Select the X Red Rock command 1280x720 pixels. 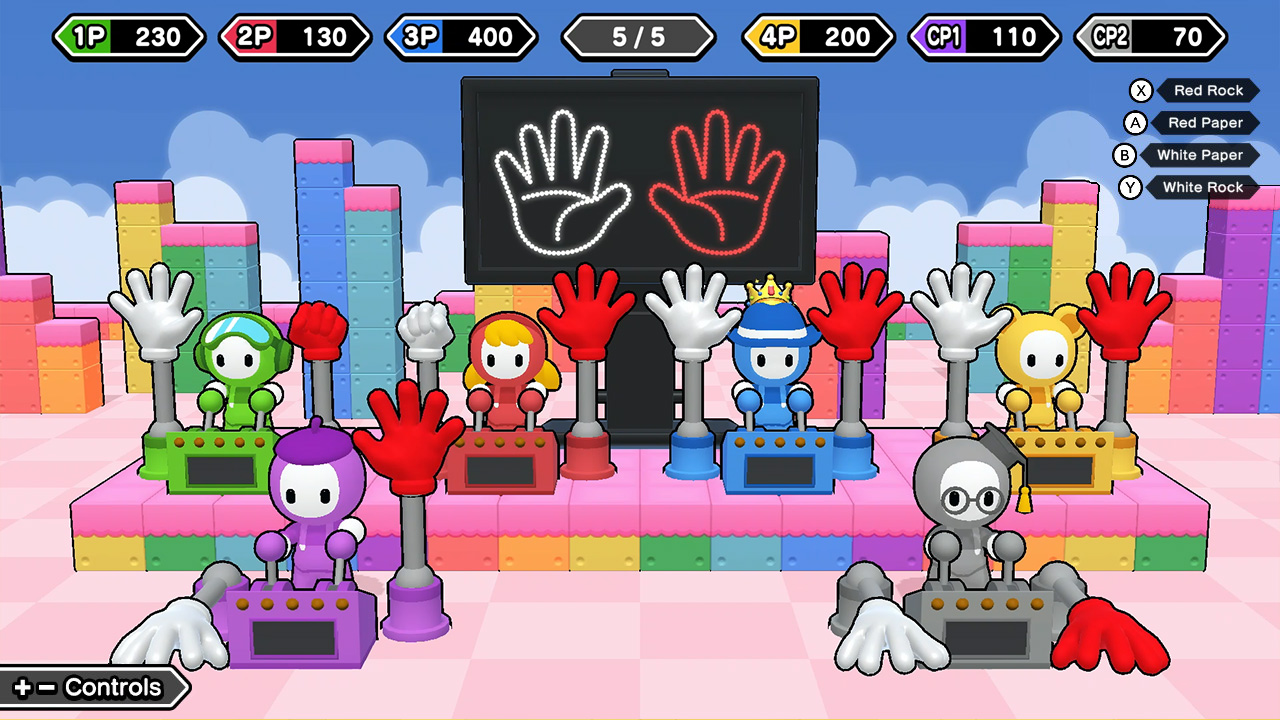point(1208,90)
